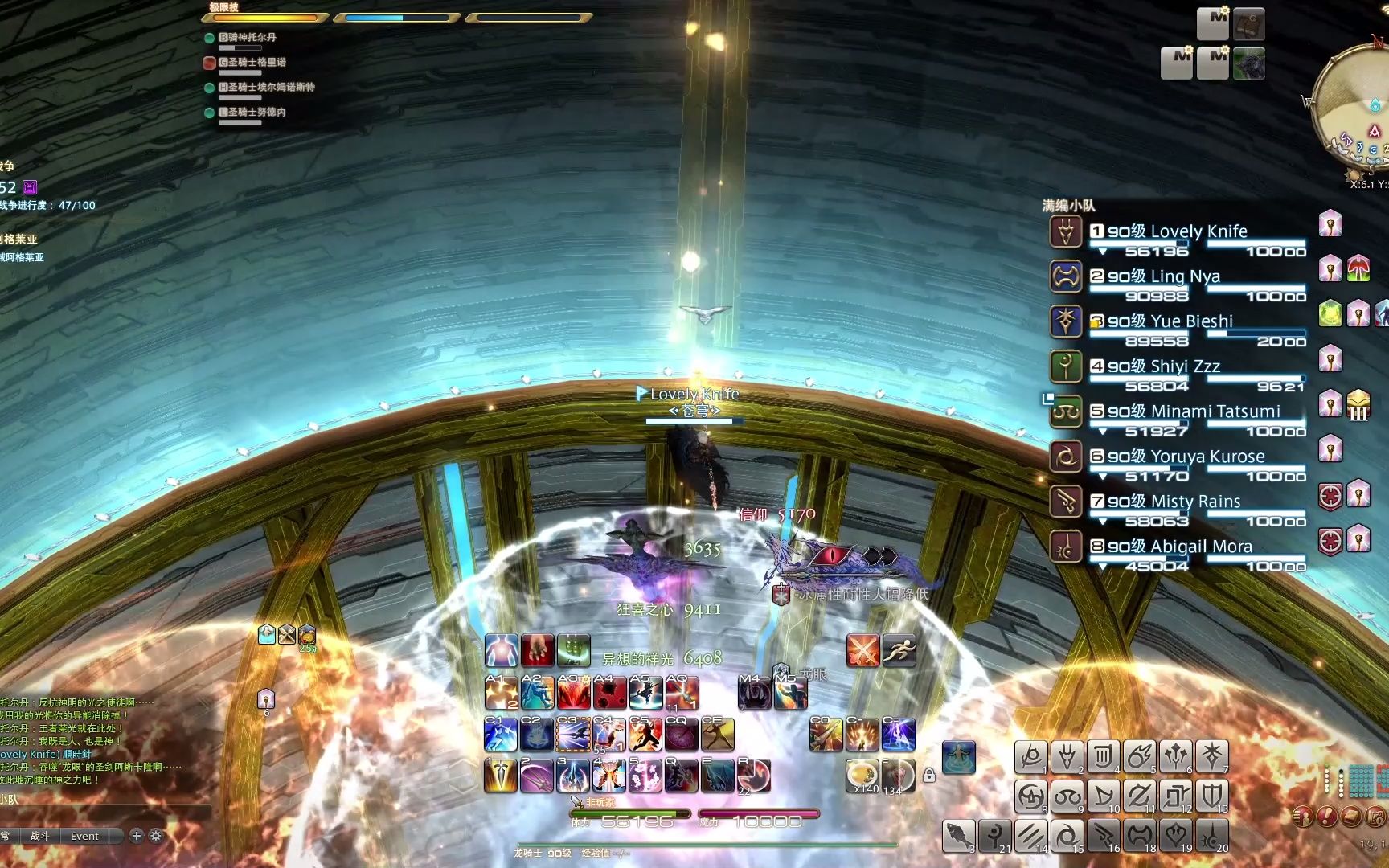
Task: Use the crossed swords limit break icon
Action: pyautogui.click(x=862, y=650)
